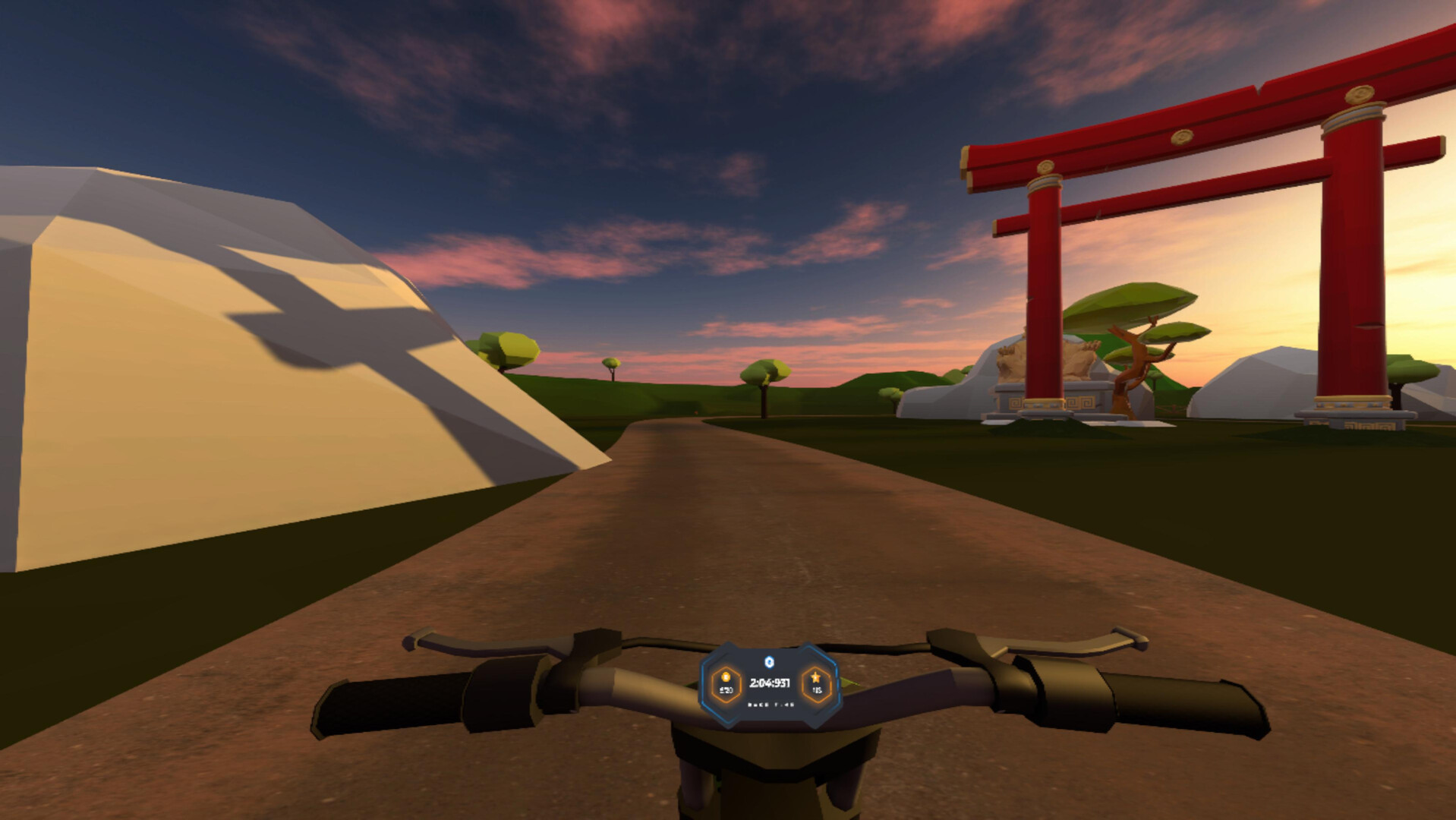The height and width of the screenshot is (820, 1456).
Task: Click the hexagonal coin emblem frame
Action: coord(726,685)
